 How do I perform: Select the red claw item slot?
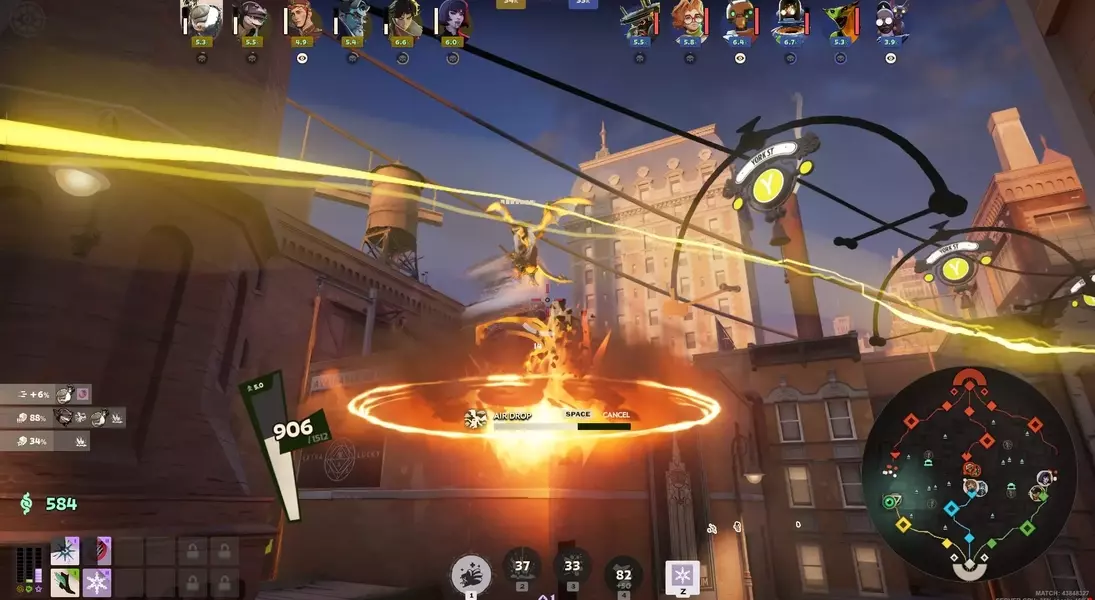[x=99, y=551]
